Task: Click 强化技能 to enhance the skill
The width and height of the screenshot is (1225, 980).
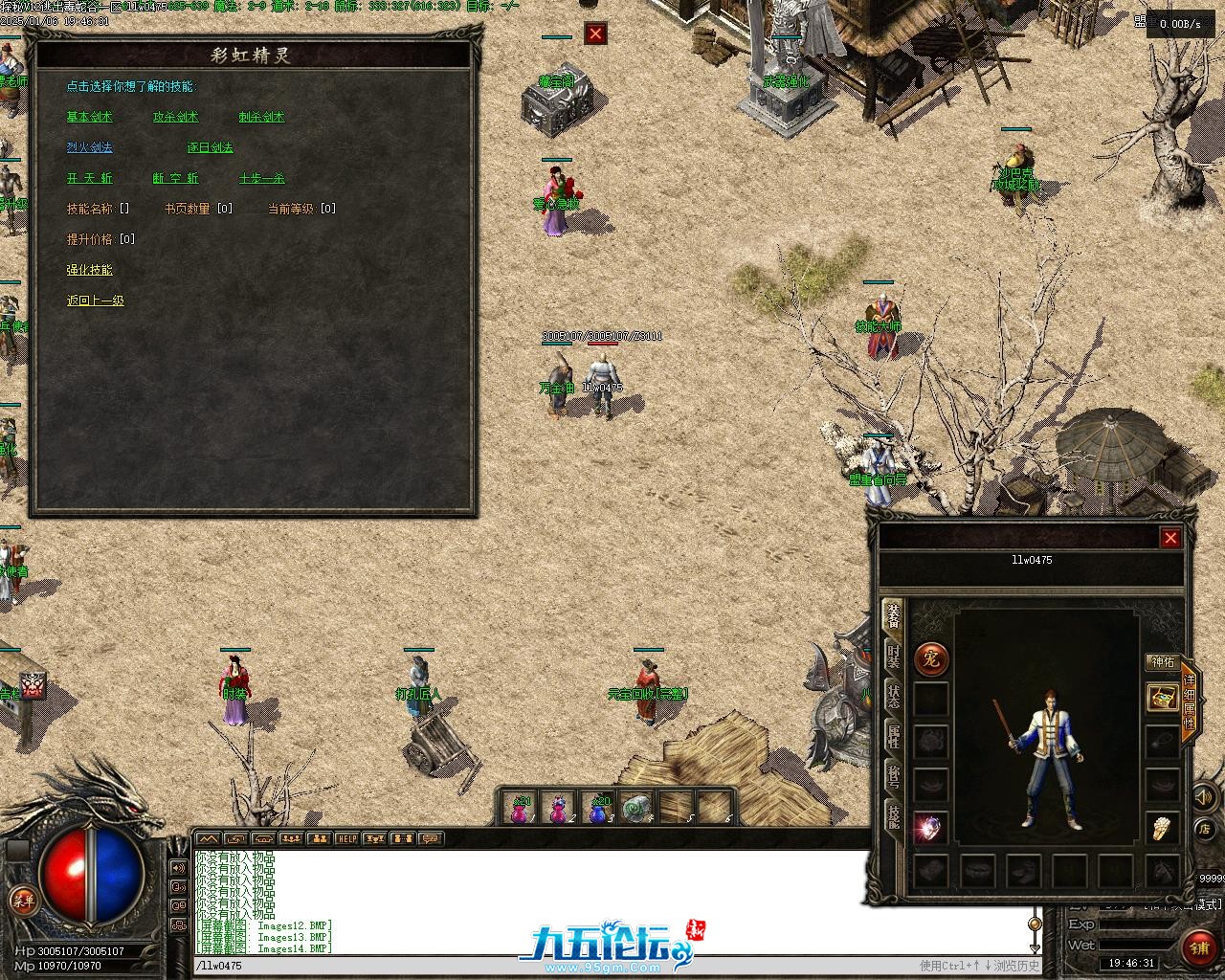Action: coord(89,270)
